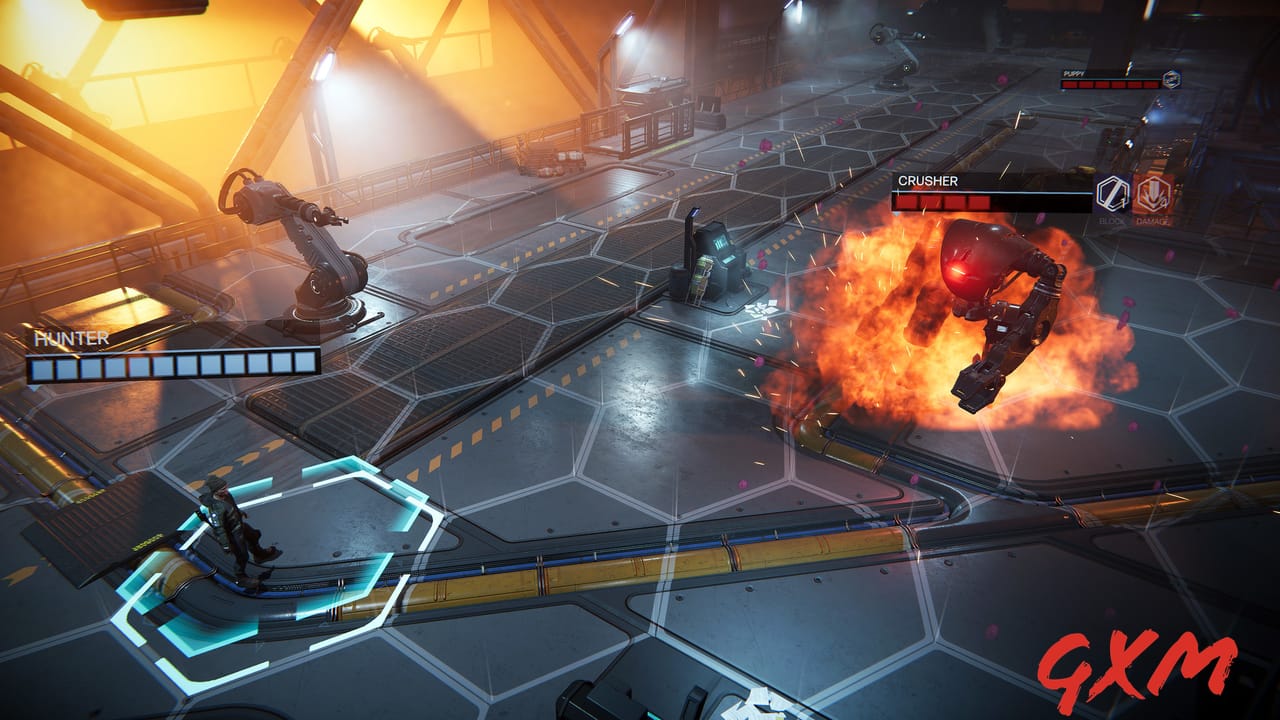Click the number 1 on the BLOCK icon
The width and height of the screenshot is (1280, 720).
[1124, 203]
